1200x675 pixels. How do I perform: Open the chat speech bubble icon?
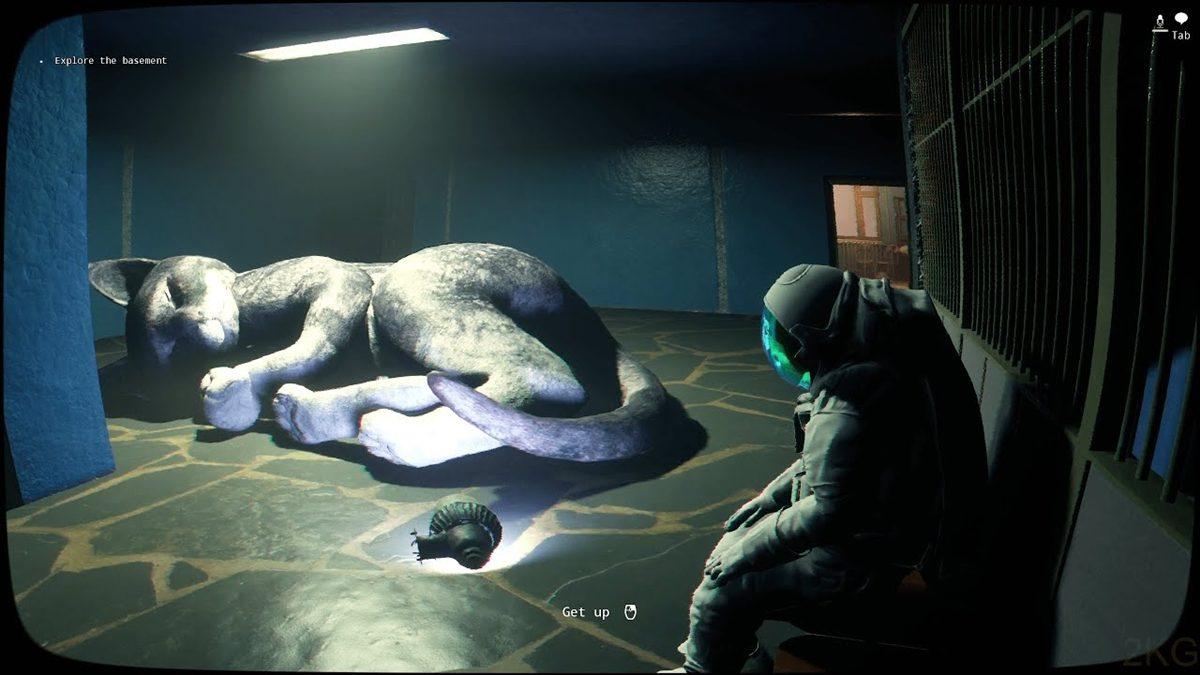click(x=1181, y=19)
